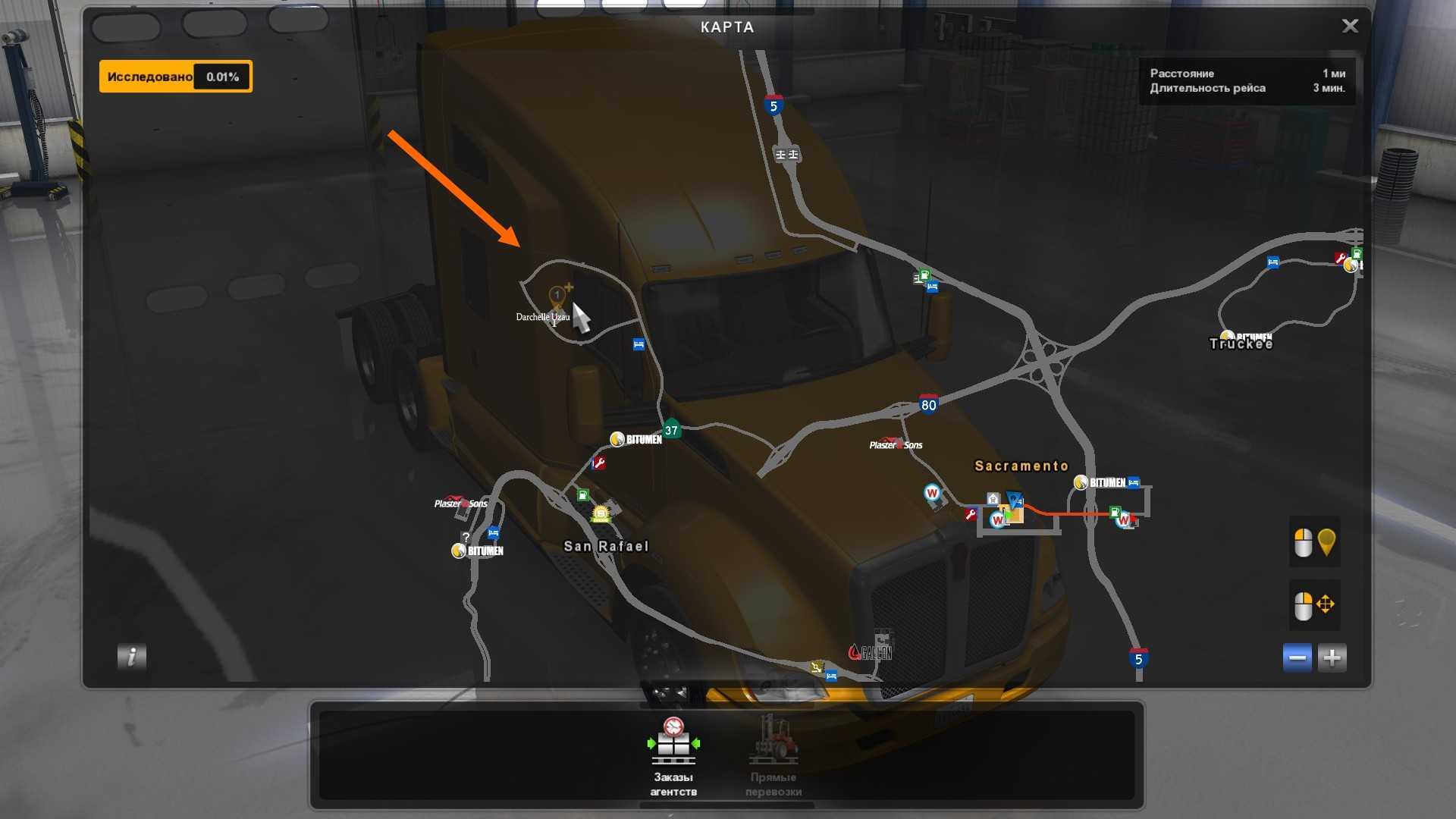The width and height of the screenshot is (1456, 819).
Task: Click the Interstate 80 highway shield
Action: (928, 404)
